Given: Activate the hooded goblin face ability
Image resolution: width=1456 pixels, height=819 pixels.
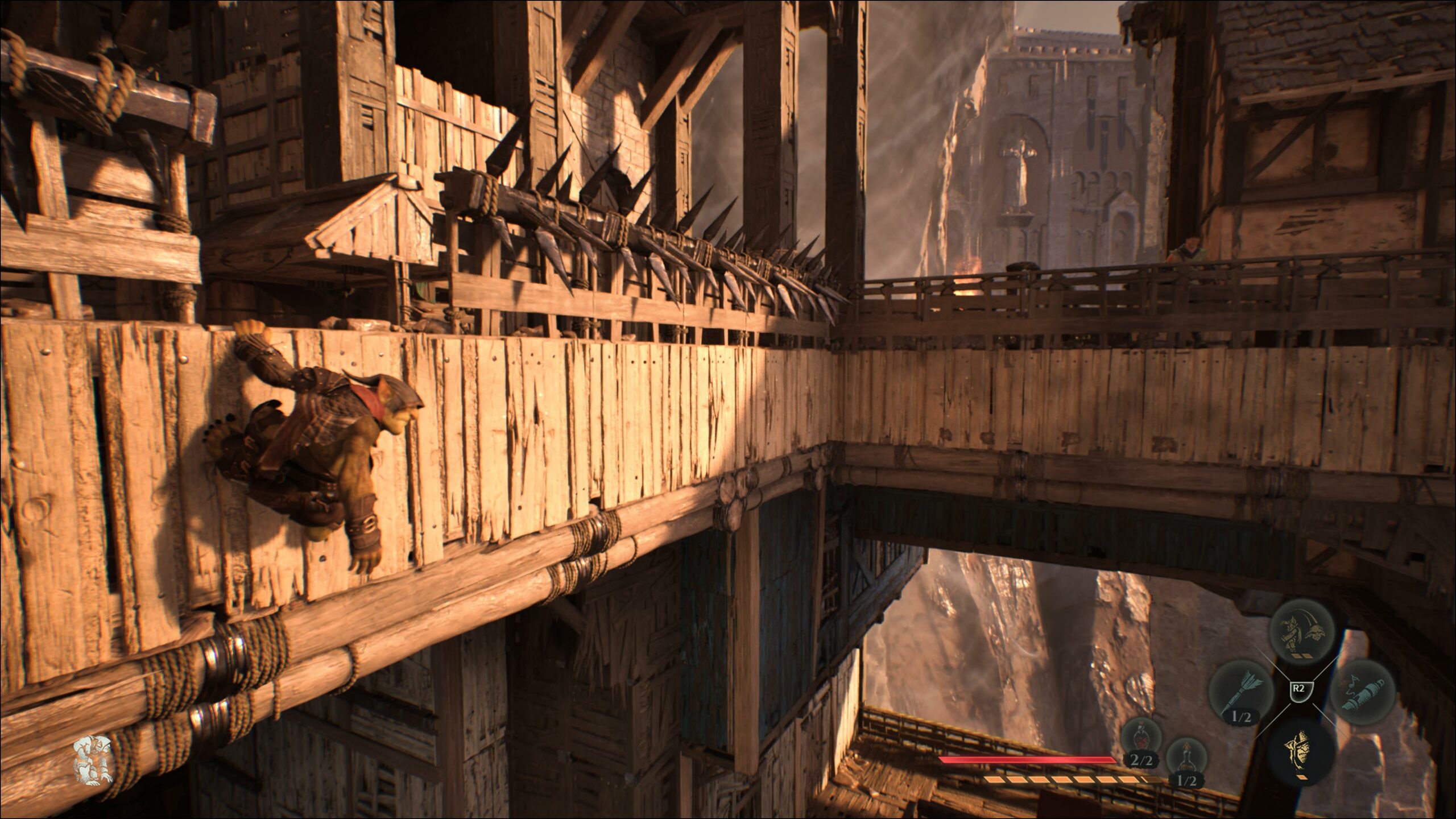Looking at the screenshot, I should (x=1302, y=754).
